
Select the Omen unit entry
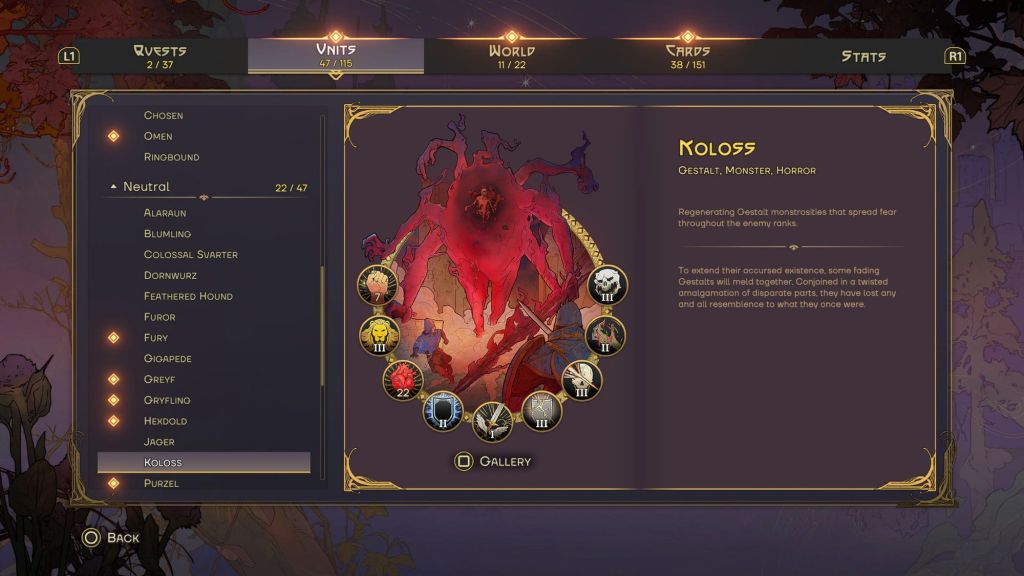[x=158, y=136]
